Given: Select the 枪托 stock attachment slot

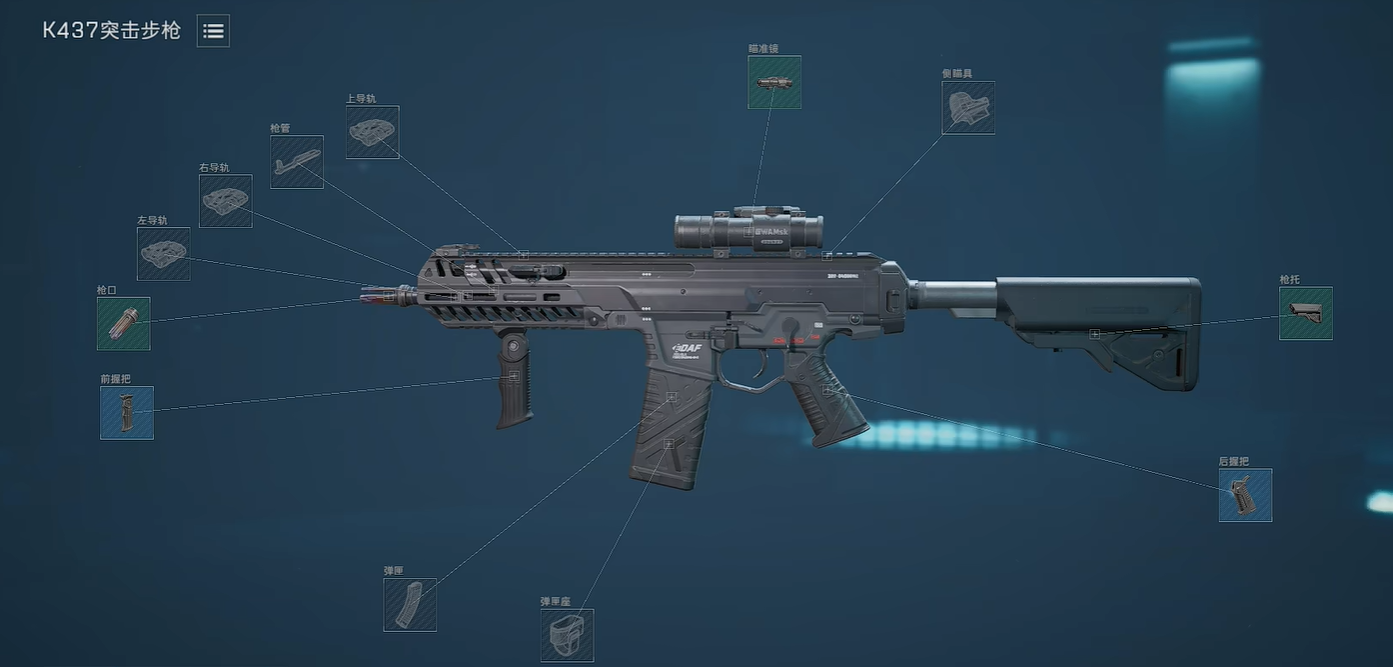Looking at the screenshot, I should click(1306, 314).
